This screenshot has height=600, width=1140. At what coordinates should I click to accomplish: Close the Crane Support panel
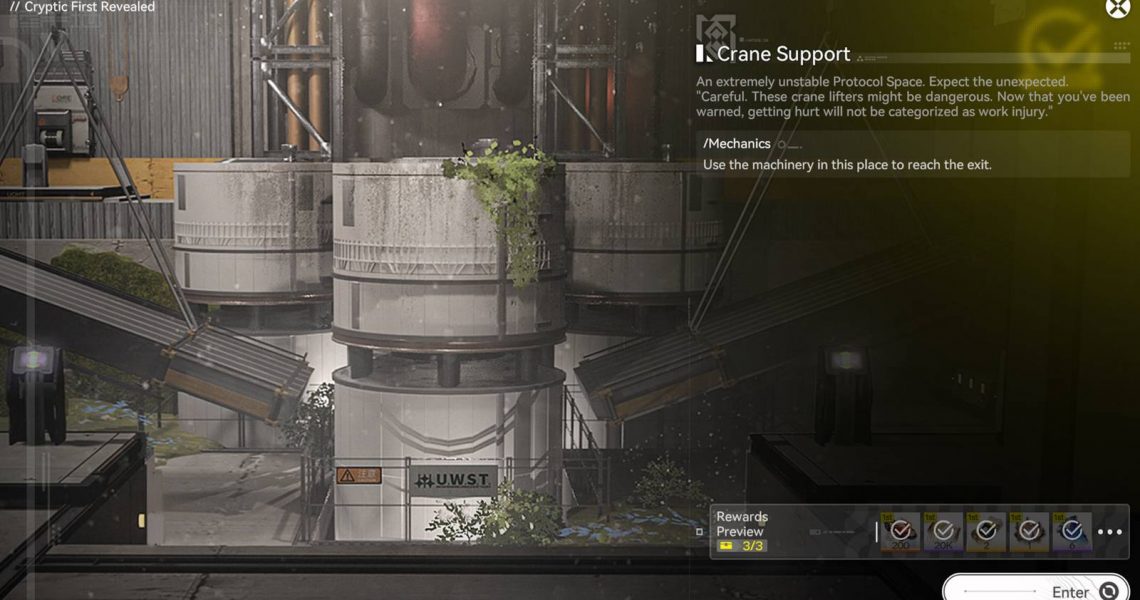[x=1117, y=8]
